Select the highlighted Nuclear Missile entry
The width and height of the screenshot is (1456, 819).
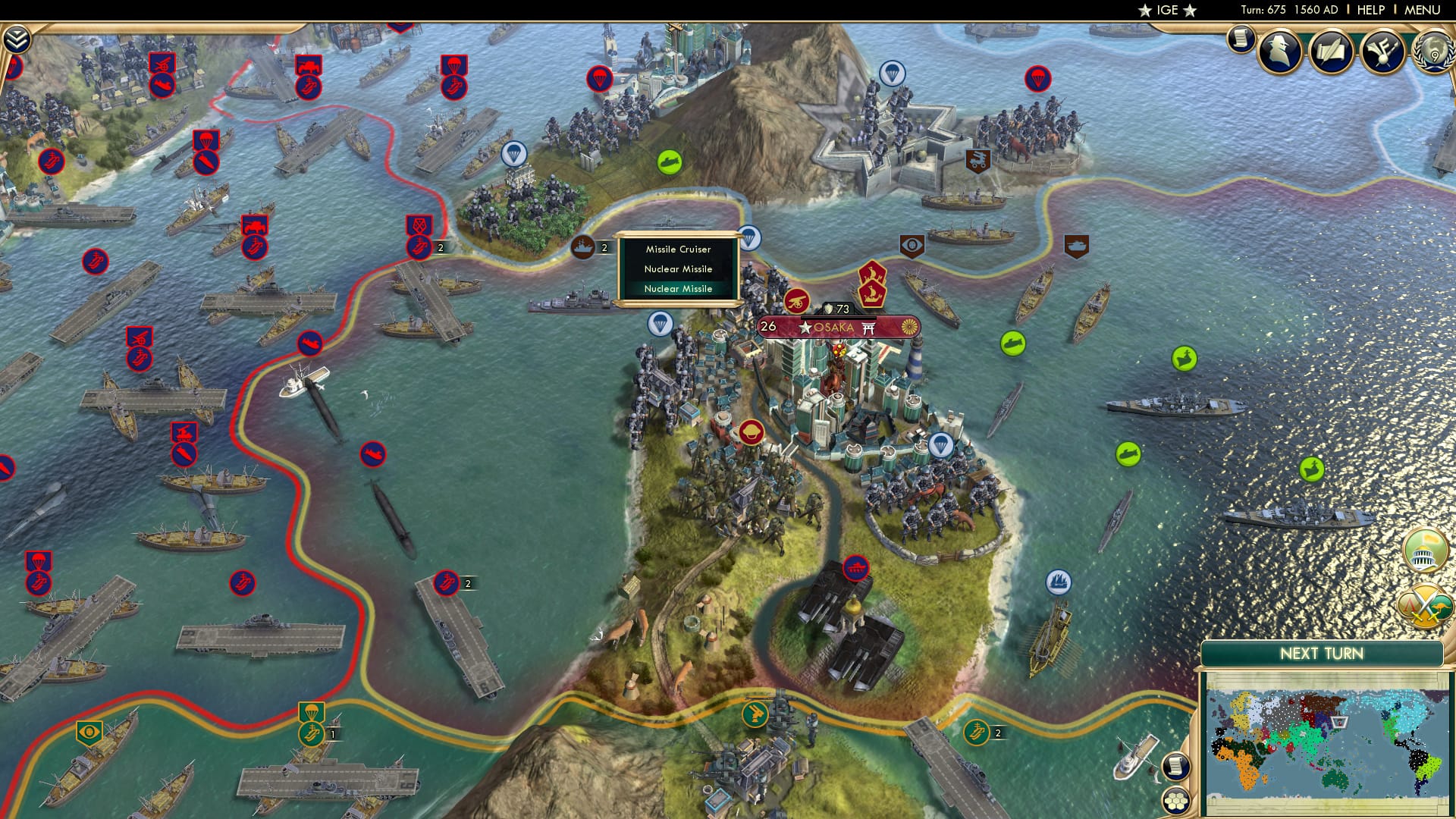pos(677,289)
